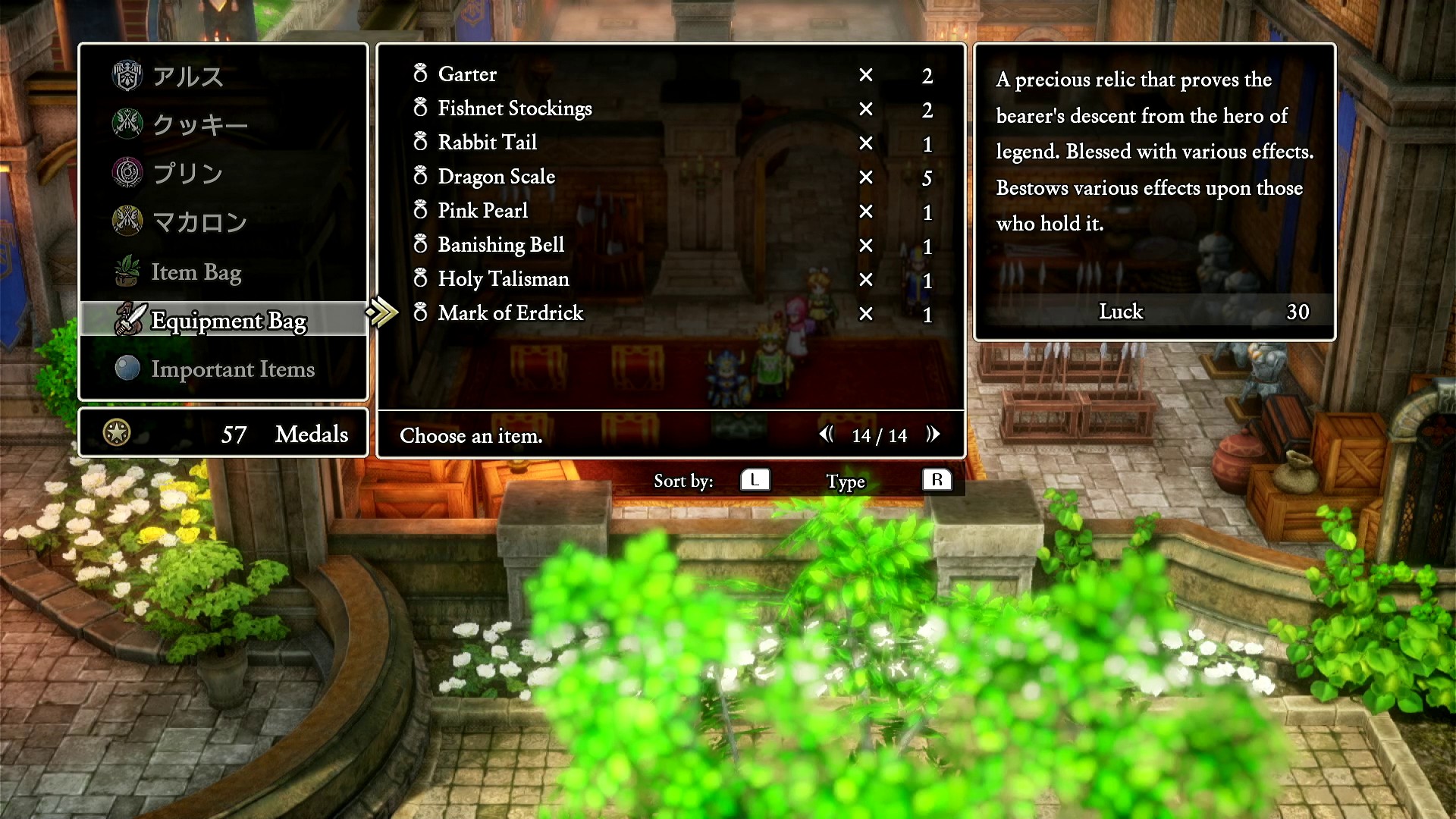Choose the Garter item
1456x819 pixels.
(x=467, y=74)
